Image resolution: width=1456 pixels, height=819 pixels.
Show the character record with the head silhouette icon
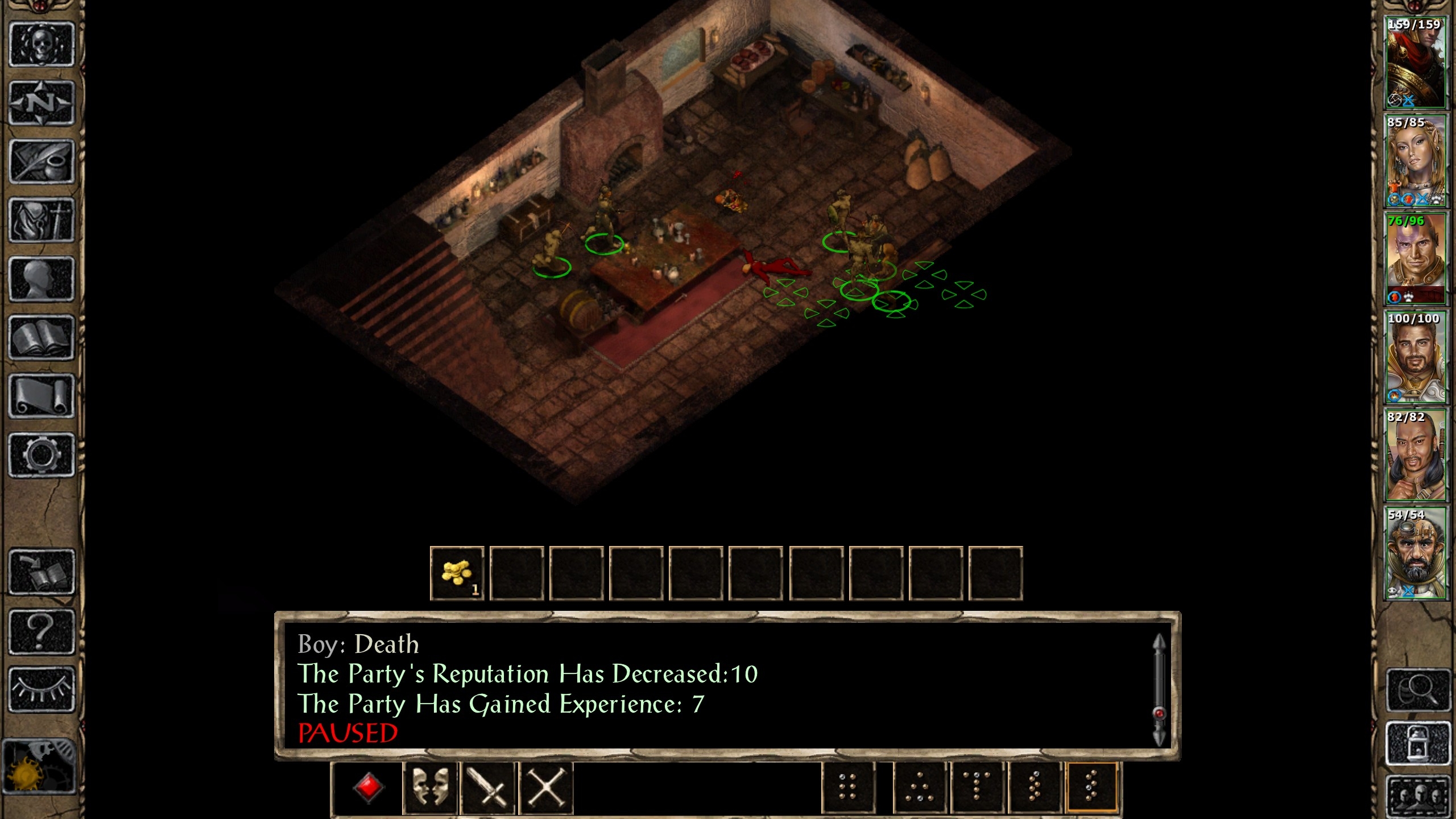click(x=42, y=279)
